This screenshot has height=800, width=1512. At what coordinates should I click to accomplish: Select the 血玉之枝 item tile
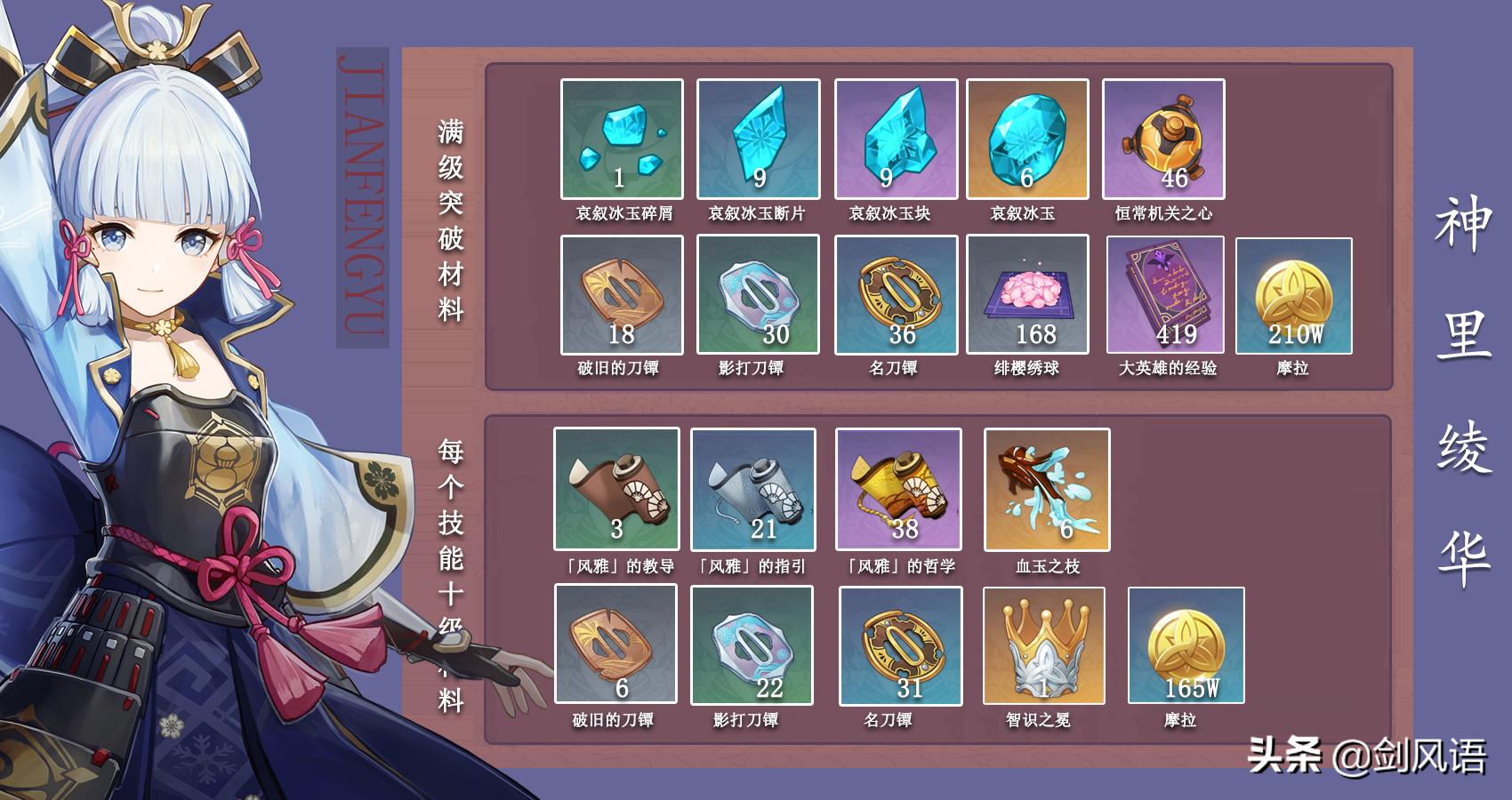point(1047,489)
